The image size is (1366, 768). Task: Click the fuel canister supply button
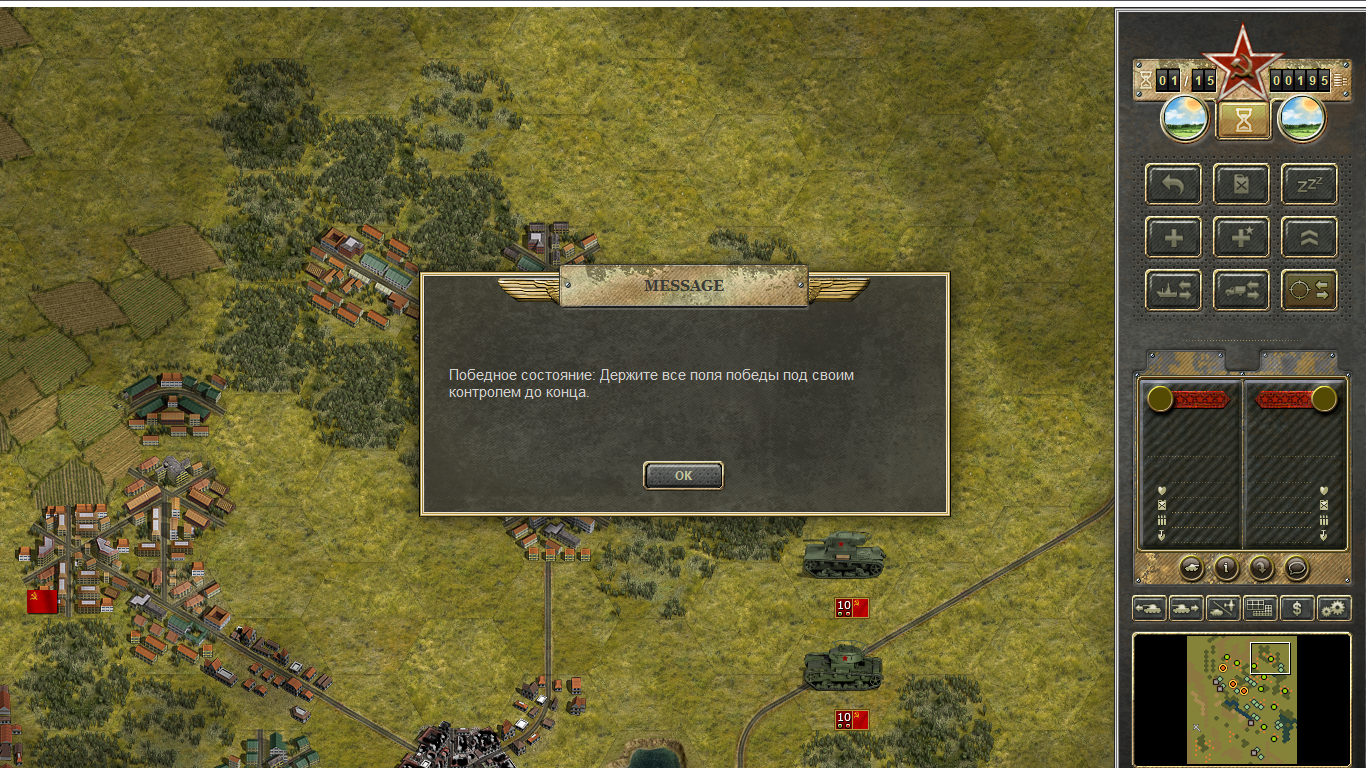(x=1241, y=184)
